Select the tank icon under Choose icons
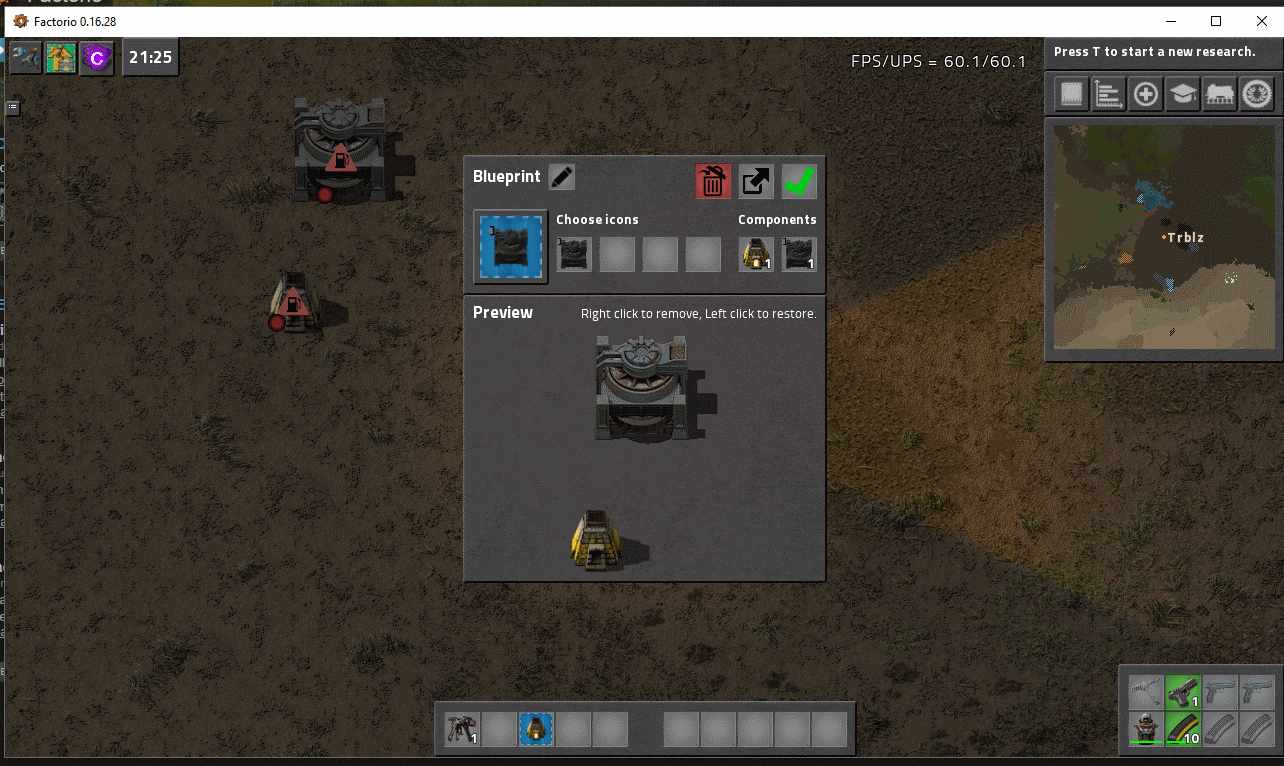The height and width of the screenshot is (766, 1284). [x=573, y=255]
